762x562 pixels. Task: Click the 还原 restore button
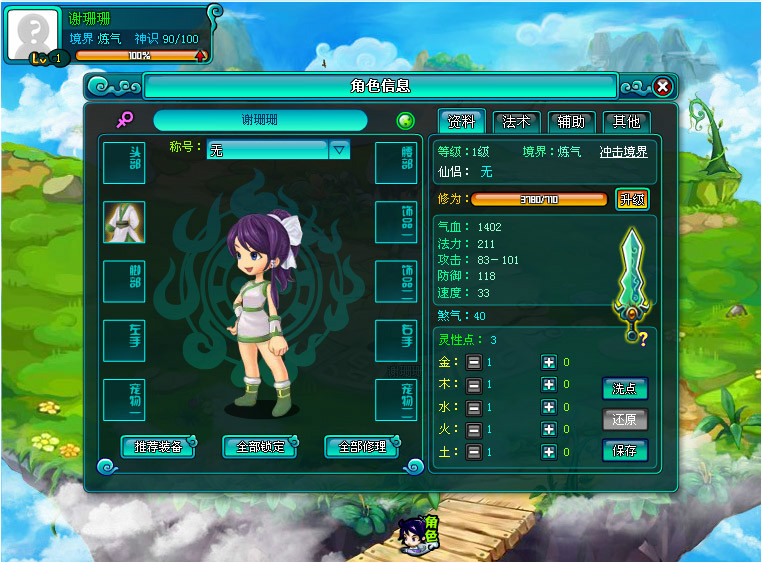(x=625, y=419)
